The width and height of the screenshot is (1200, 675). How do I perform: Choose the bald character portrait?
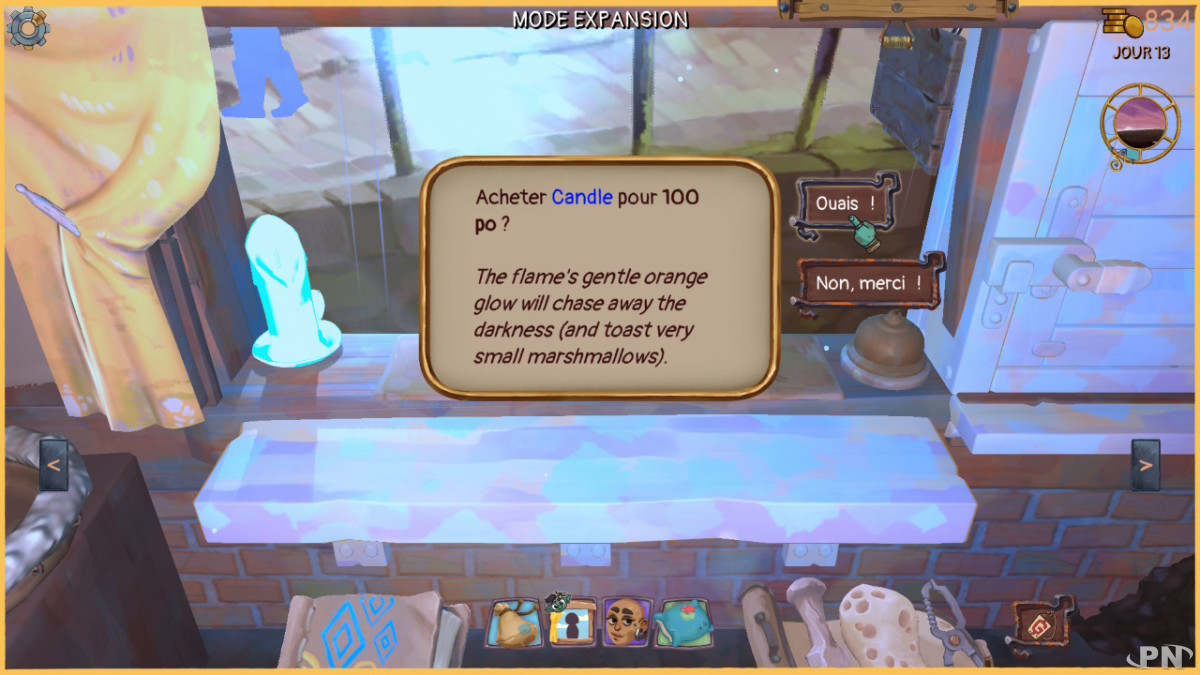click(x=628, y=622)
